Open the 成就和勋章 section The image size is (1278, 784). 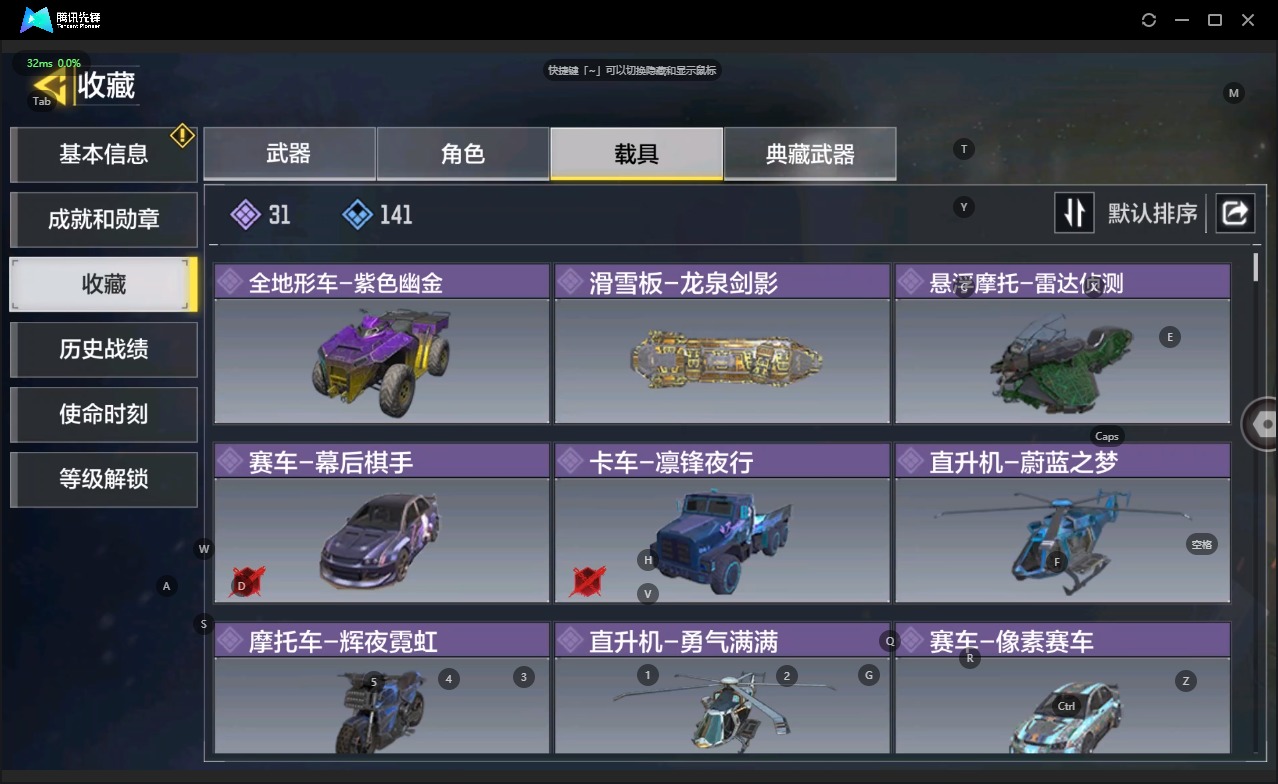click(103, 219)
